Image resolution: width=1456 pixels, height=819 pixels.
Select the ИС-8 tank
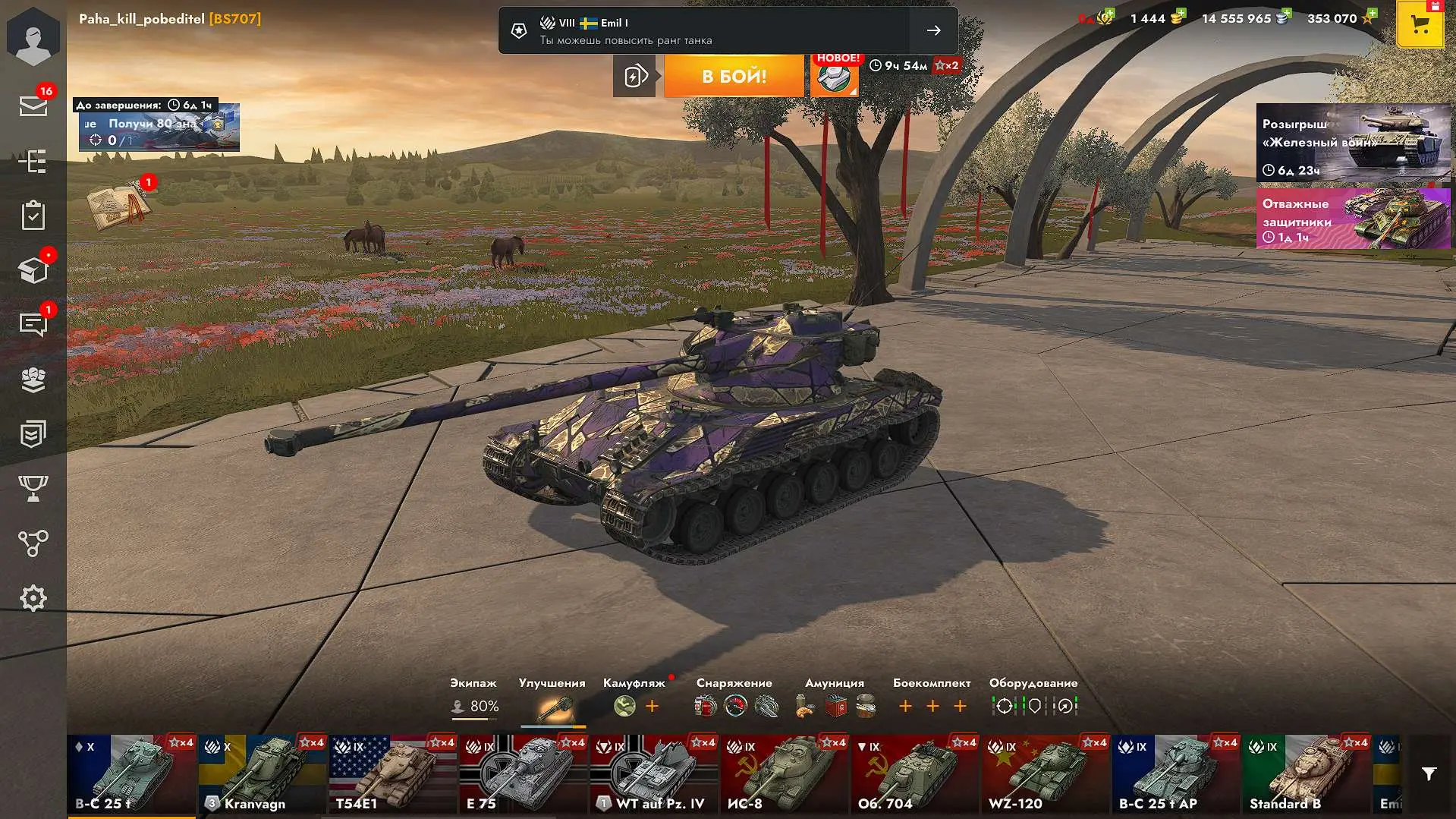point(785,774)
